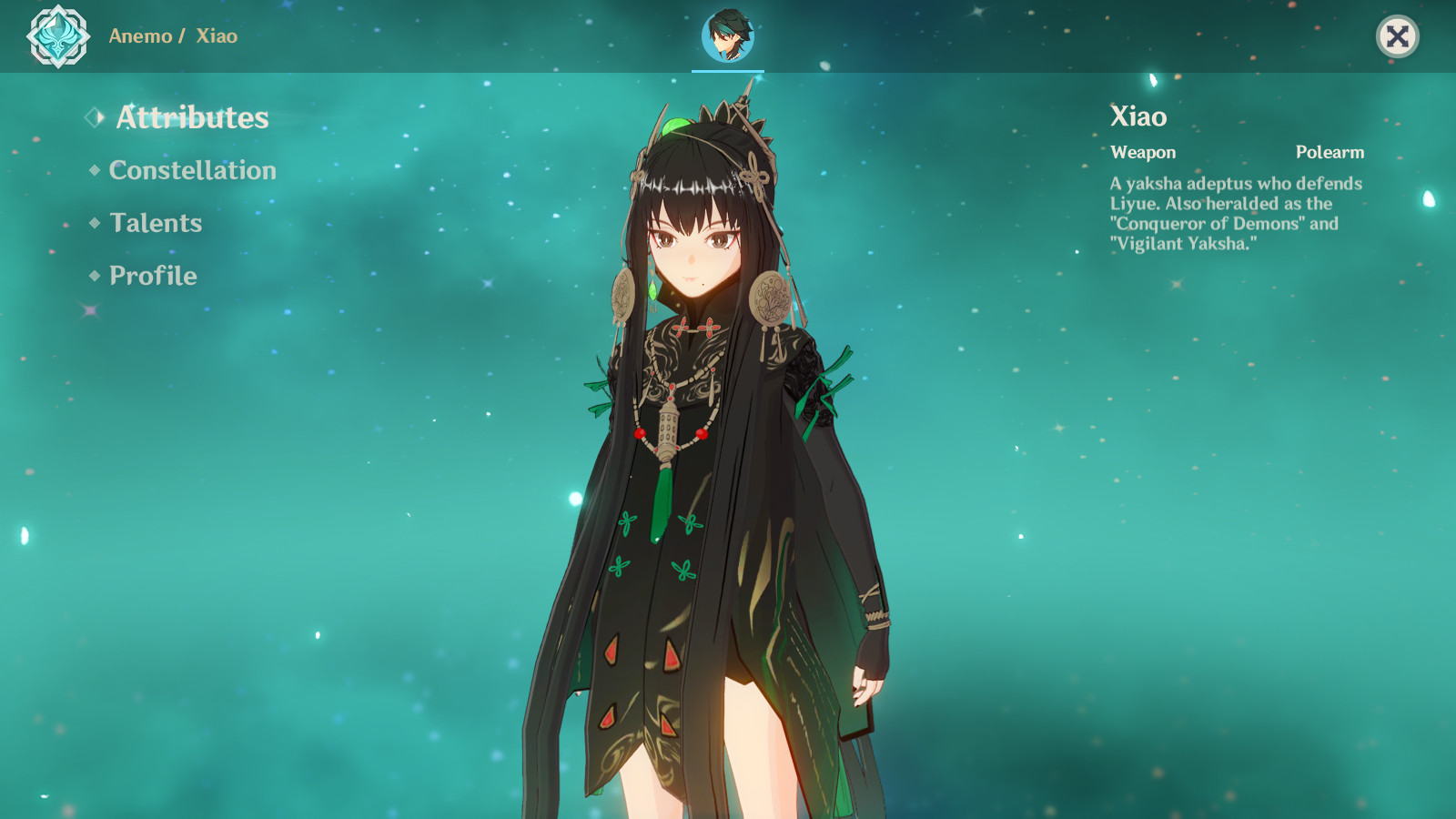This screenshot has height=819, width=1456.
Task: Click Xiao's circular avatar above the underline
Action: pyautogui.click(x=728, y=35)
